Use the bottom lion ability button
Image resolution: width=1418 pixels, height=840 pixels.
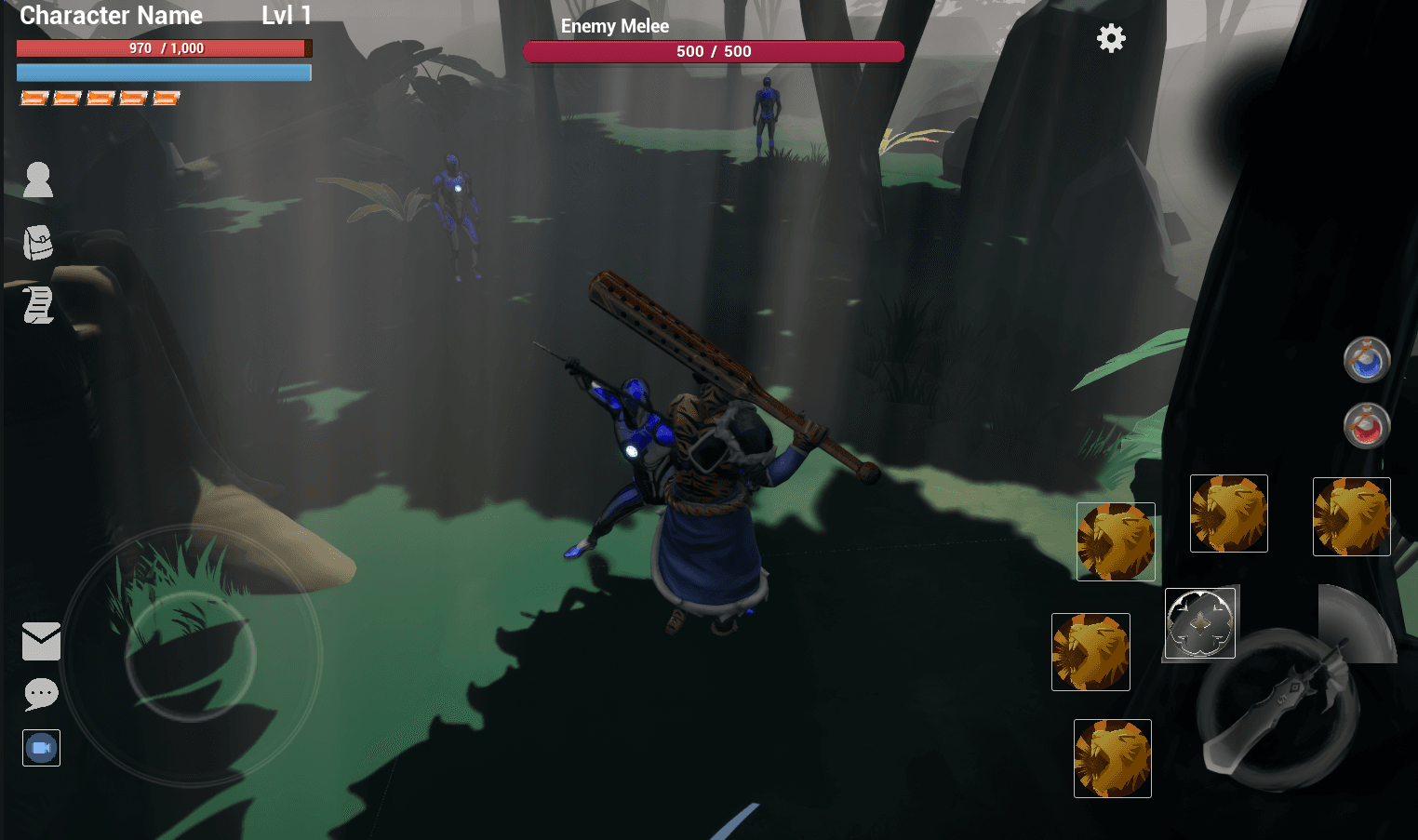(1112, 758)
